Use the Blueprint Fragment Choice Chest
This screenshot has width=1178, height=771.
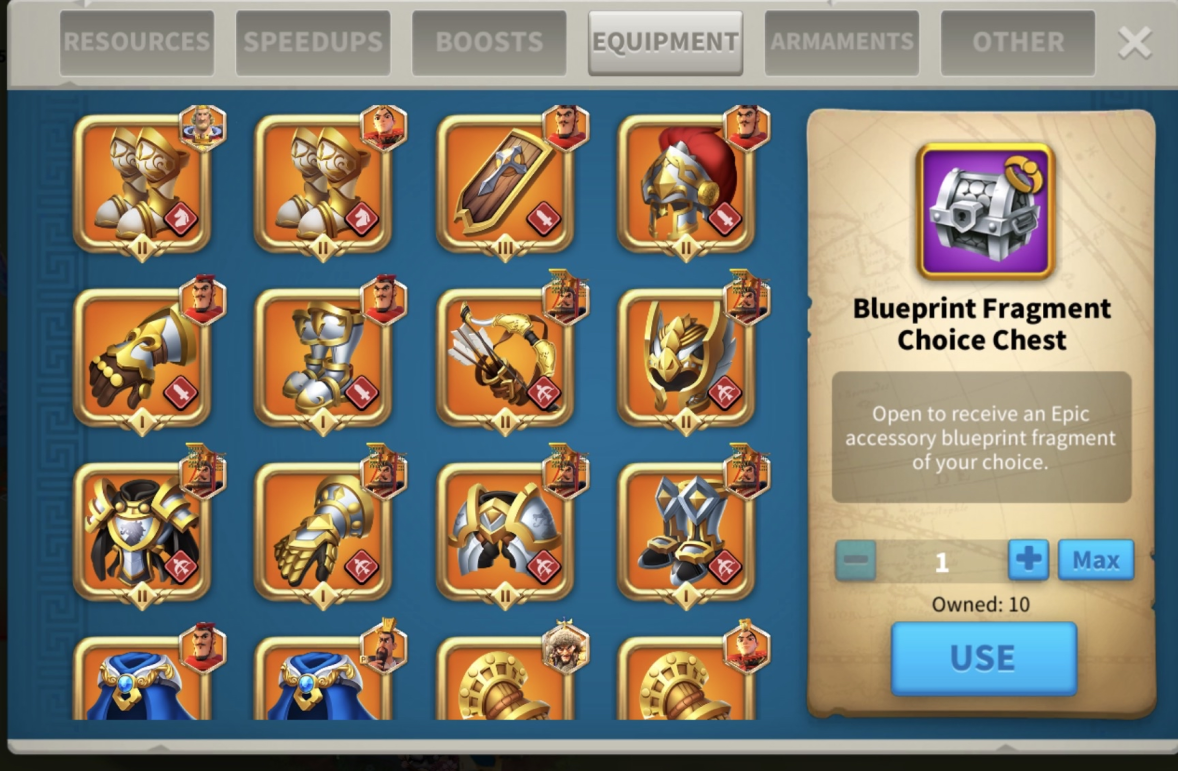click(x=983, y=658)
